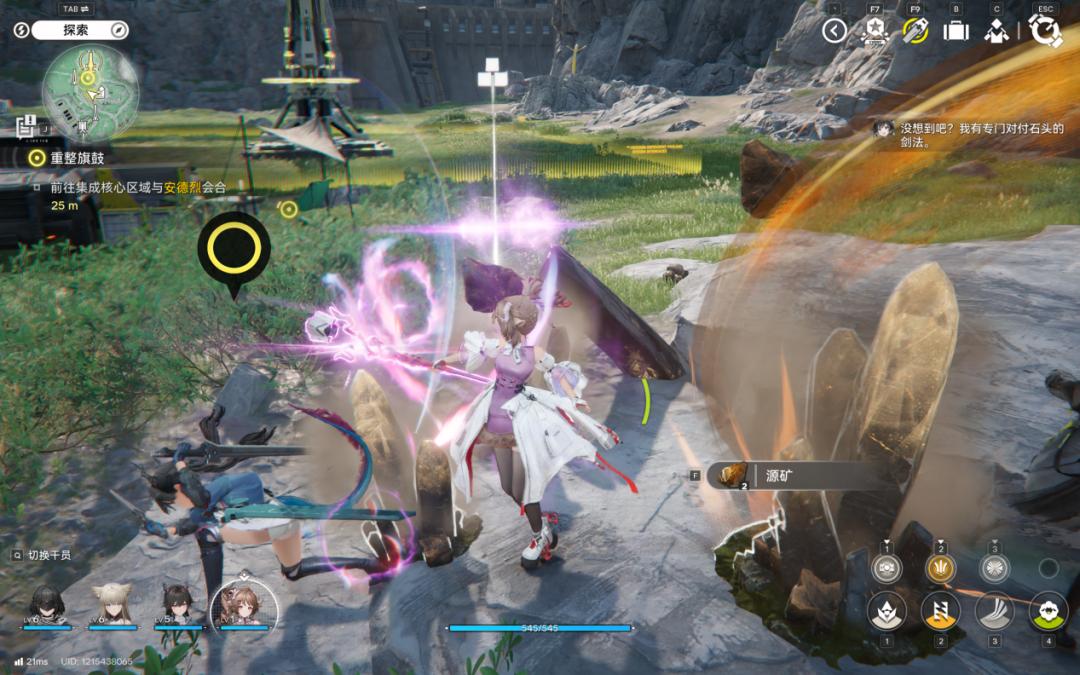Viewport: 1080px width, 675px height.
Task: Open the operator team menu icon
Action: click(995, 31)
